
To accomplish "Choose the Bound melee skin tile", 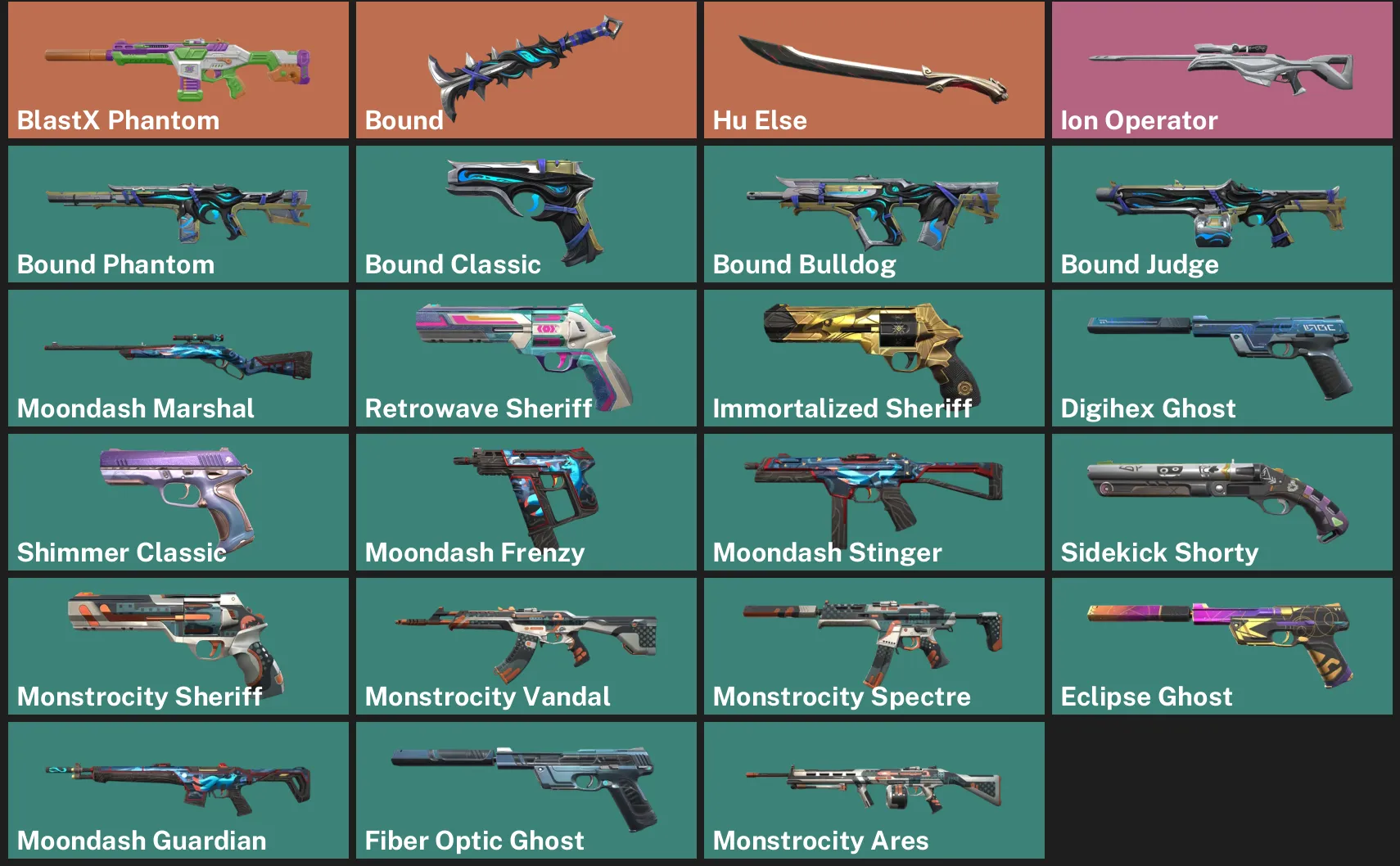I will coord(526,70).
